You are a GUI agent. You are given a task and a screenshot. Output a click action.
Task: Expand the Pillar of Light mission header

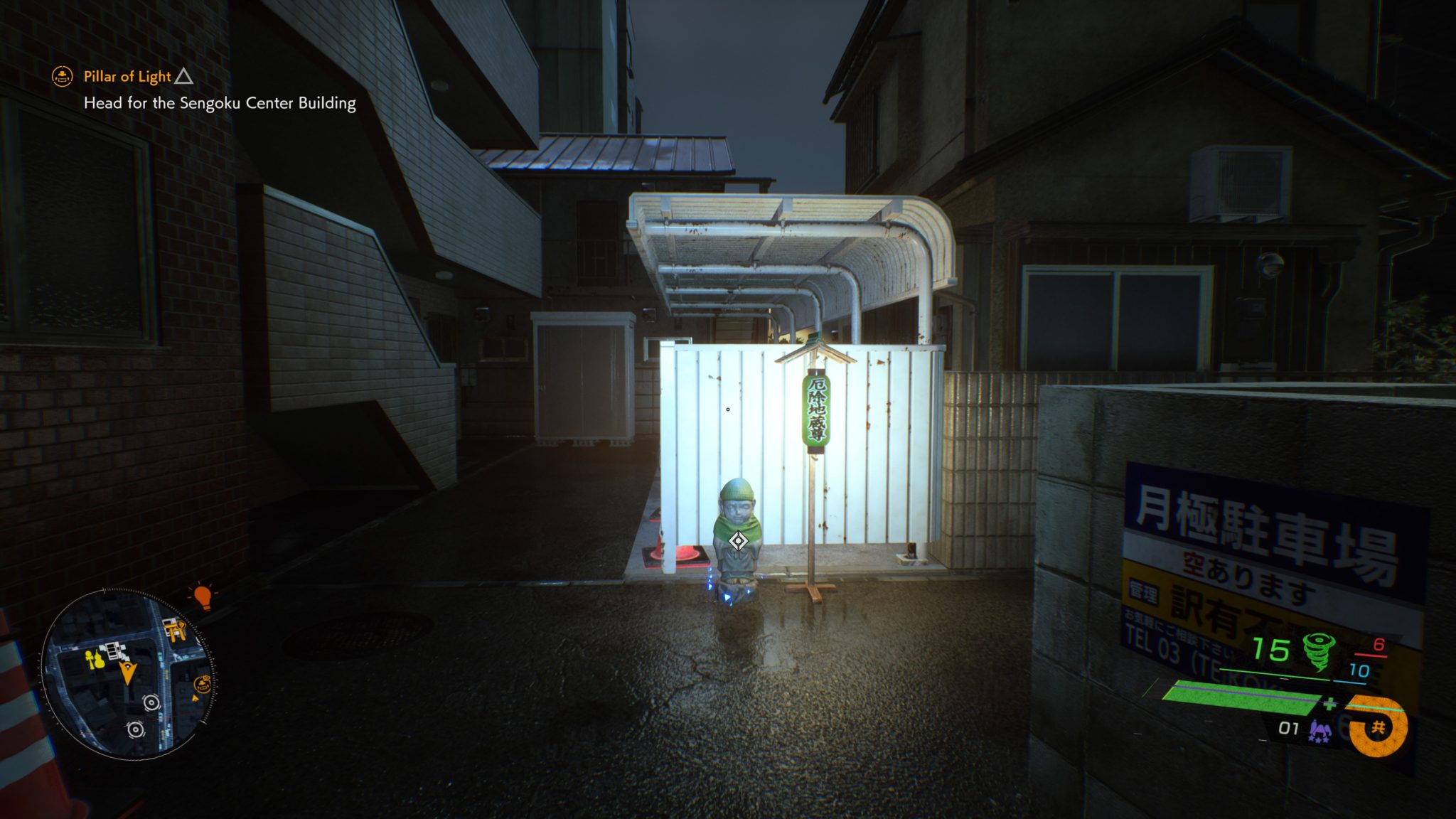pyautogui.click(x=127, y=77)
